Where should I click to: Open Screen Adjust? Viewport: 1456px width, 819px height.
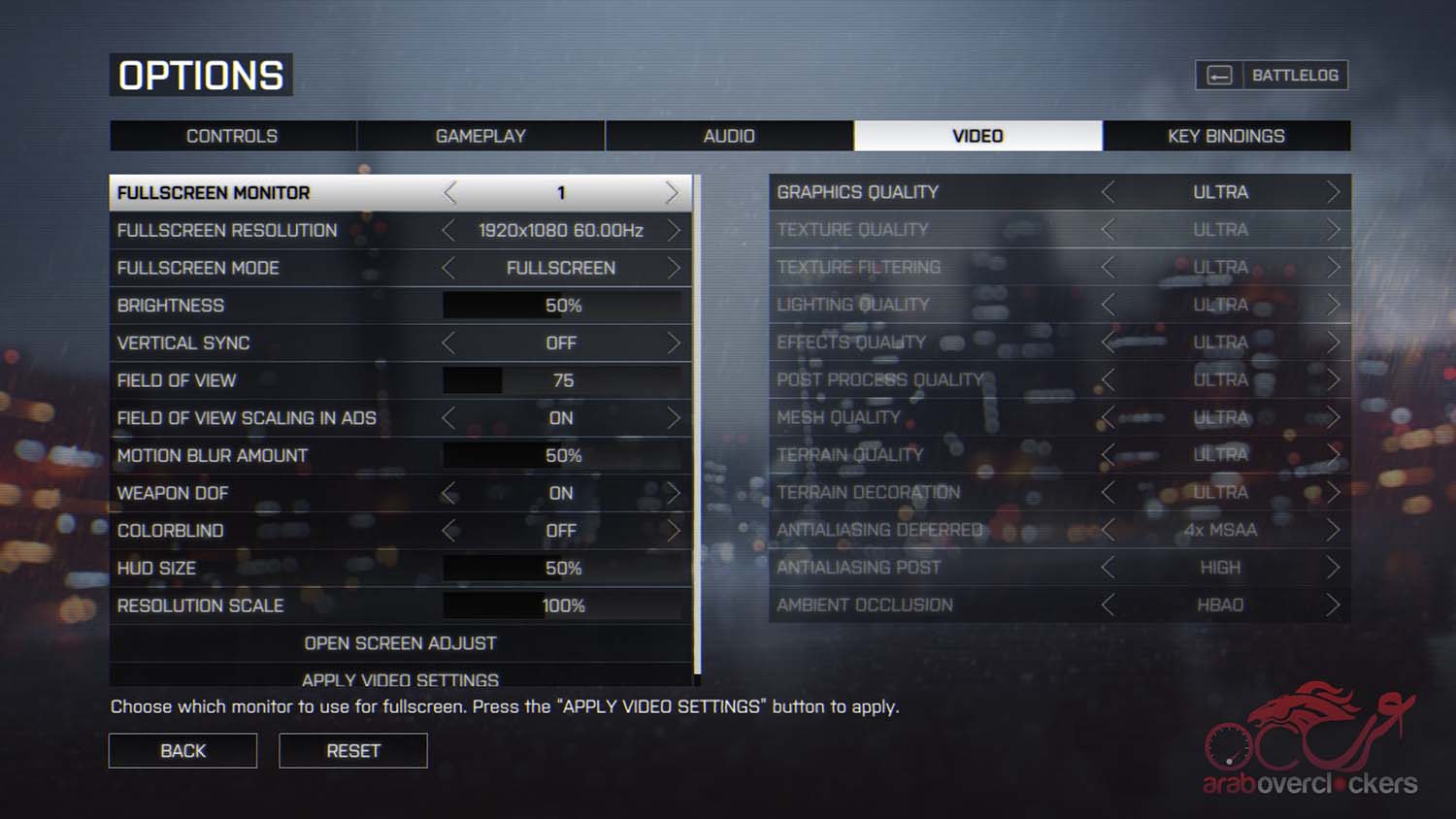coord(400,643)
